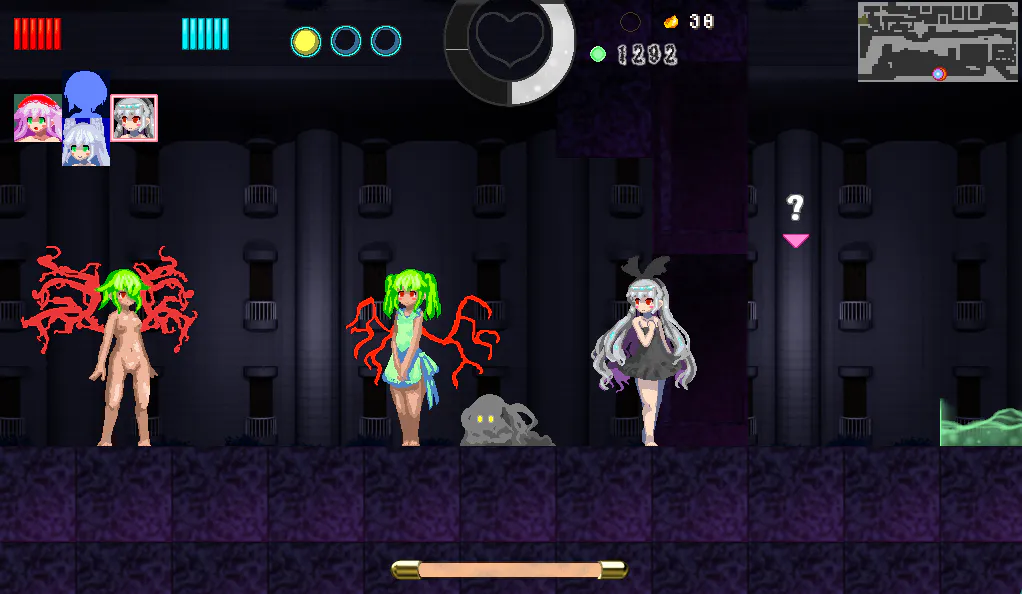Switch to the green-eyed silver-haired portrait
The image size is (1022, 594).
click(85, 144)
